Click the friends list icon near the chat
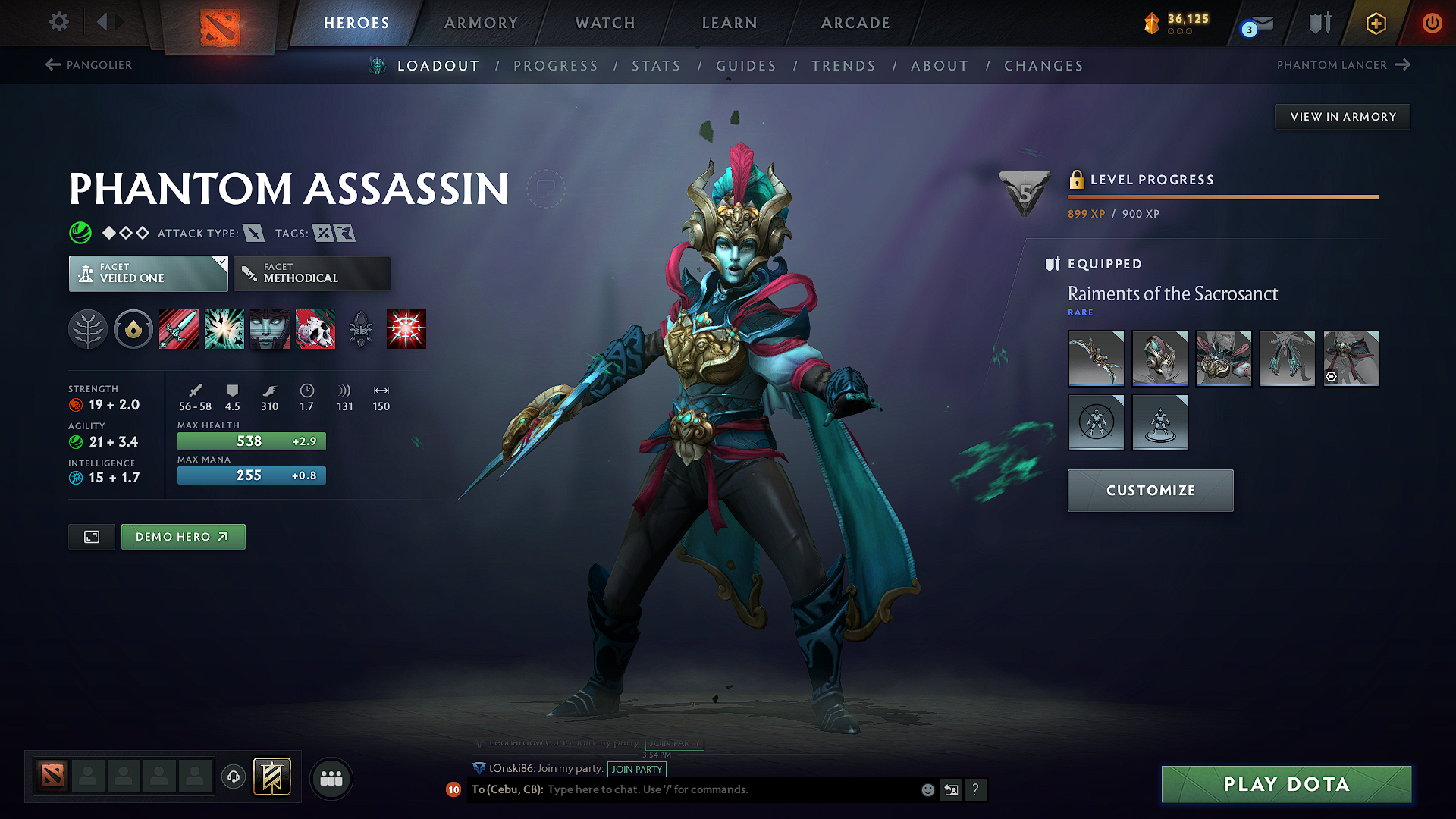The height and width of the screenshot is (819, 1456). click(x=331, y=778)
